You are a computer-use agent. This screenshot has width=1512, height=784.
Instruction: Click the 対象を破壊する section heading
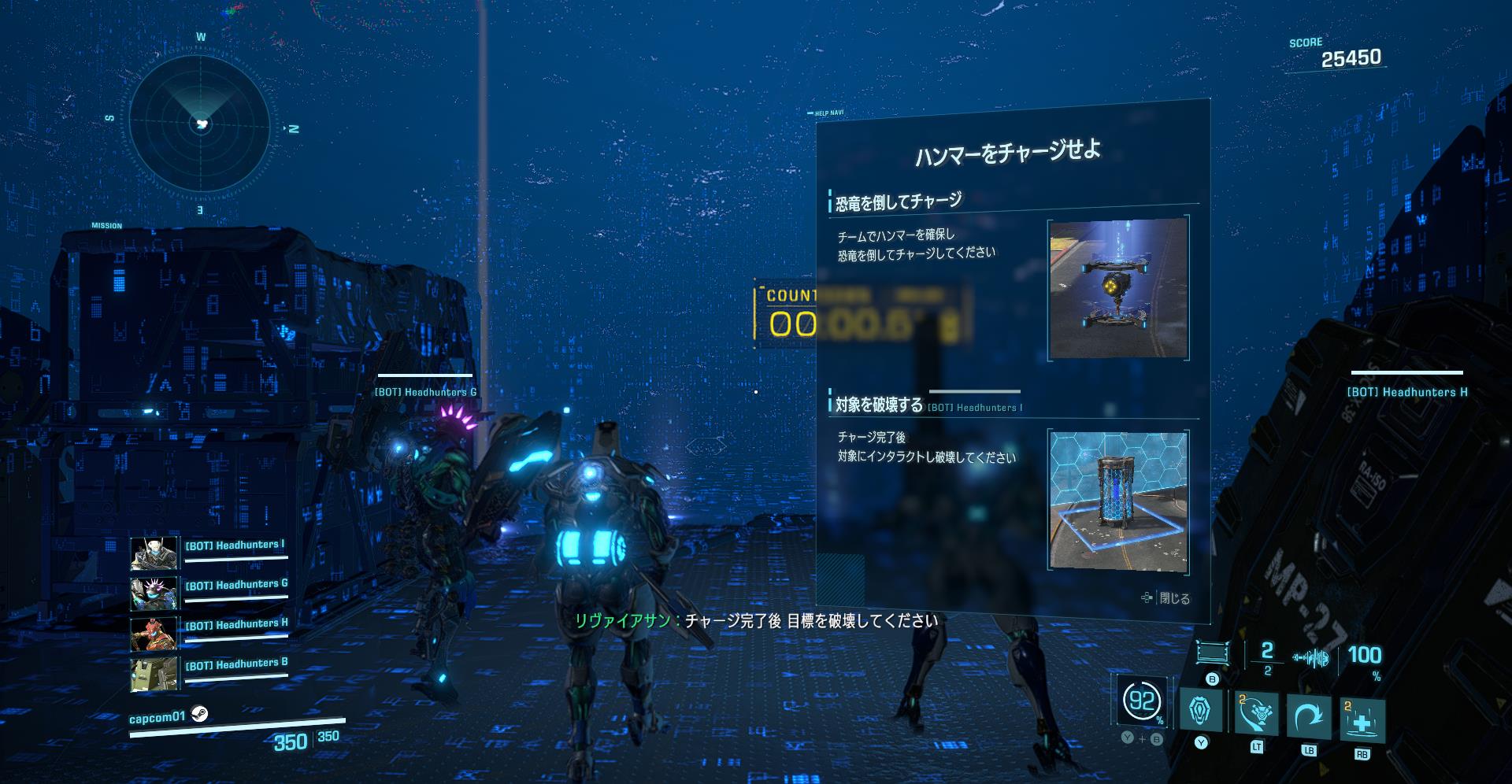(x=879, y=405)
